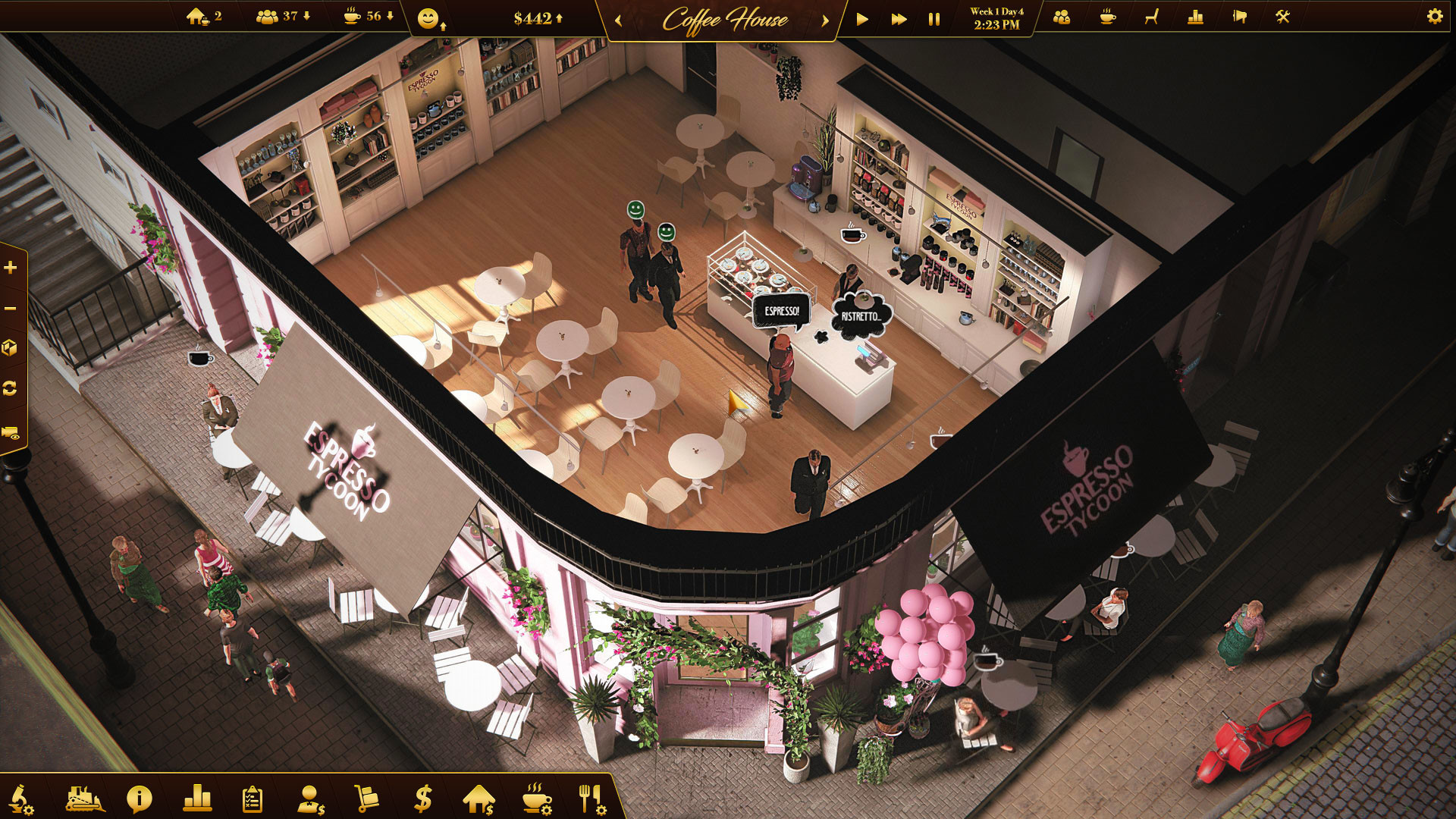
Task: Open the info panel from bottom toolbar
Action: 140,798
